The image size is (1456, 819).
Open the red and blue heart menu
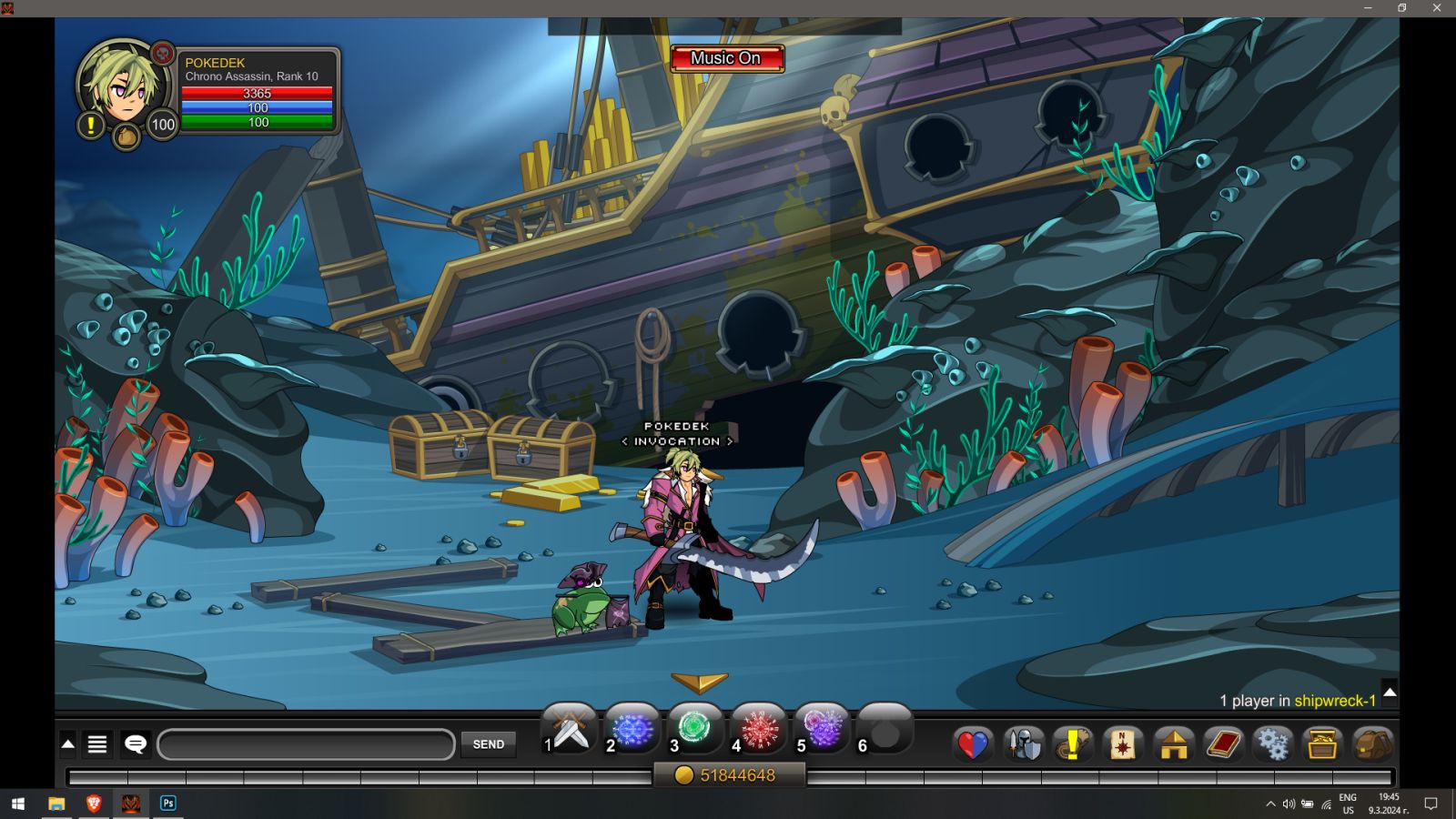[x=972, y=744]
